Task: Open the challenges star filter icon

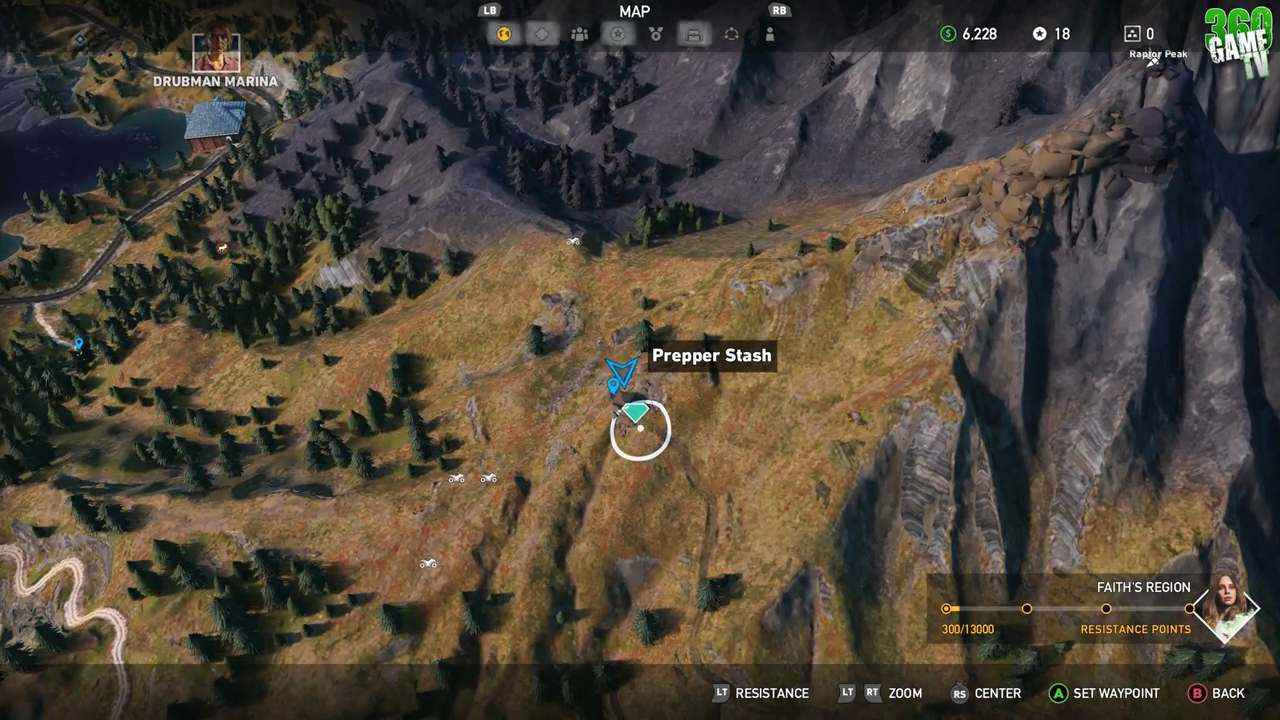Action: 617,33
